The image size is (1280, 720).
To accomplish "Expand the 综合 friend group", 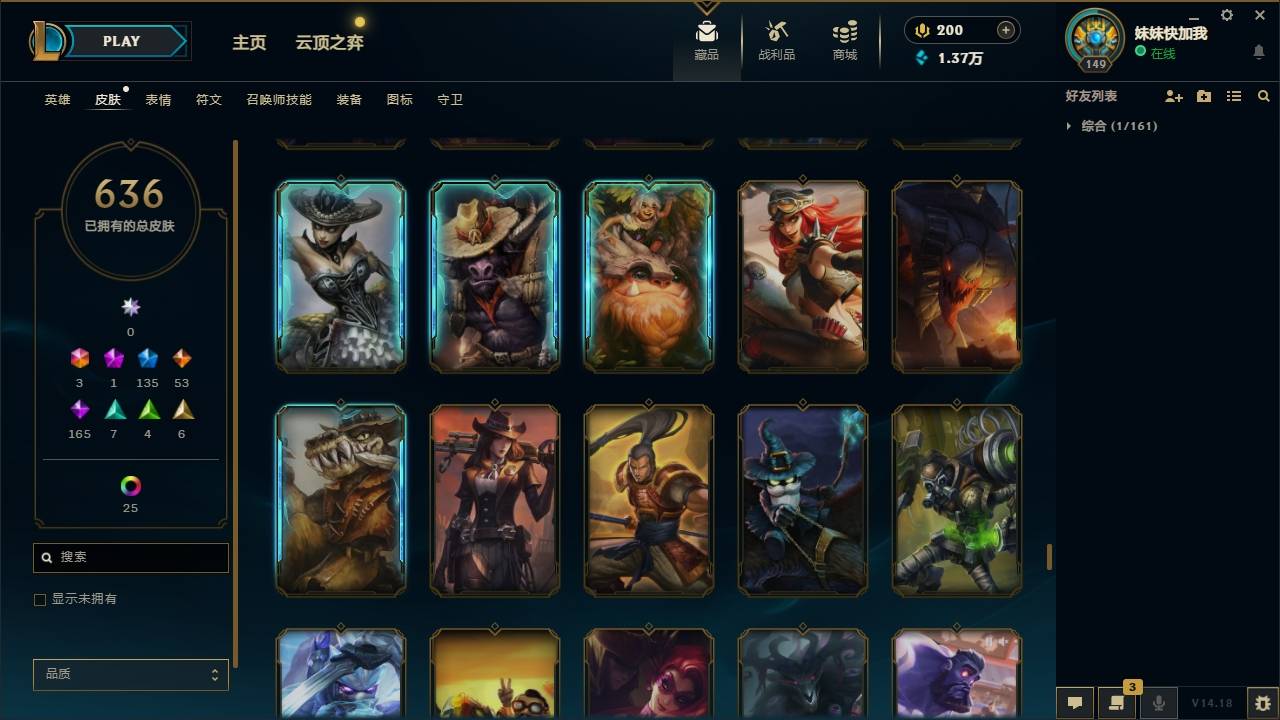I will coord(1068,125).
